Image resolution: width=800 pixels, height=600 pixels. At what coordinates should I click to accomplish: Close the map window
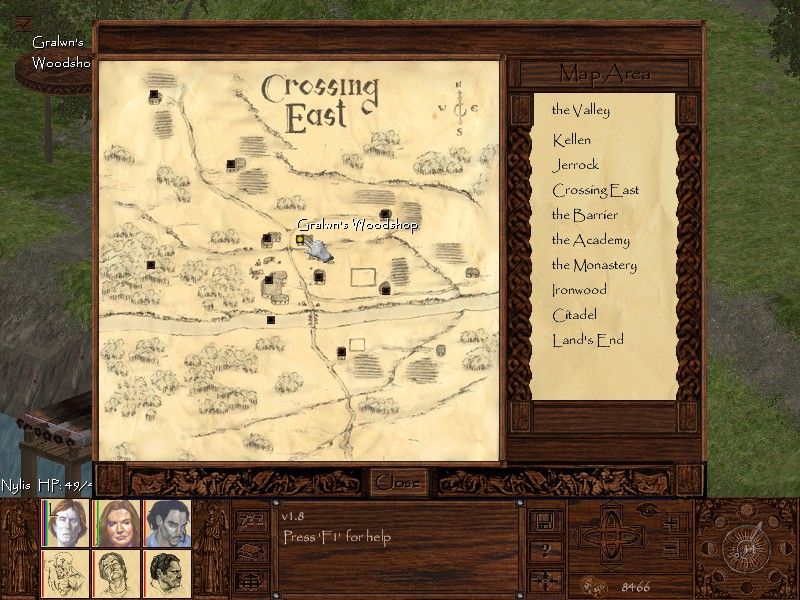coord(397,482)
